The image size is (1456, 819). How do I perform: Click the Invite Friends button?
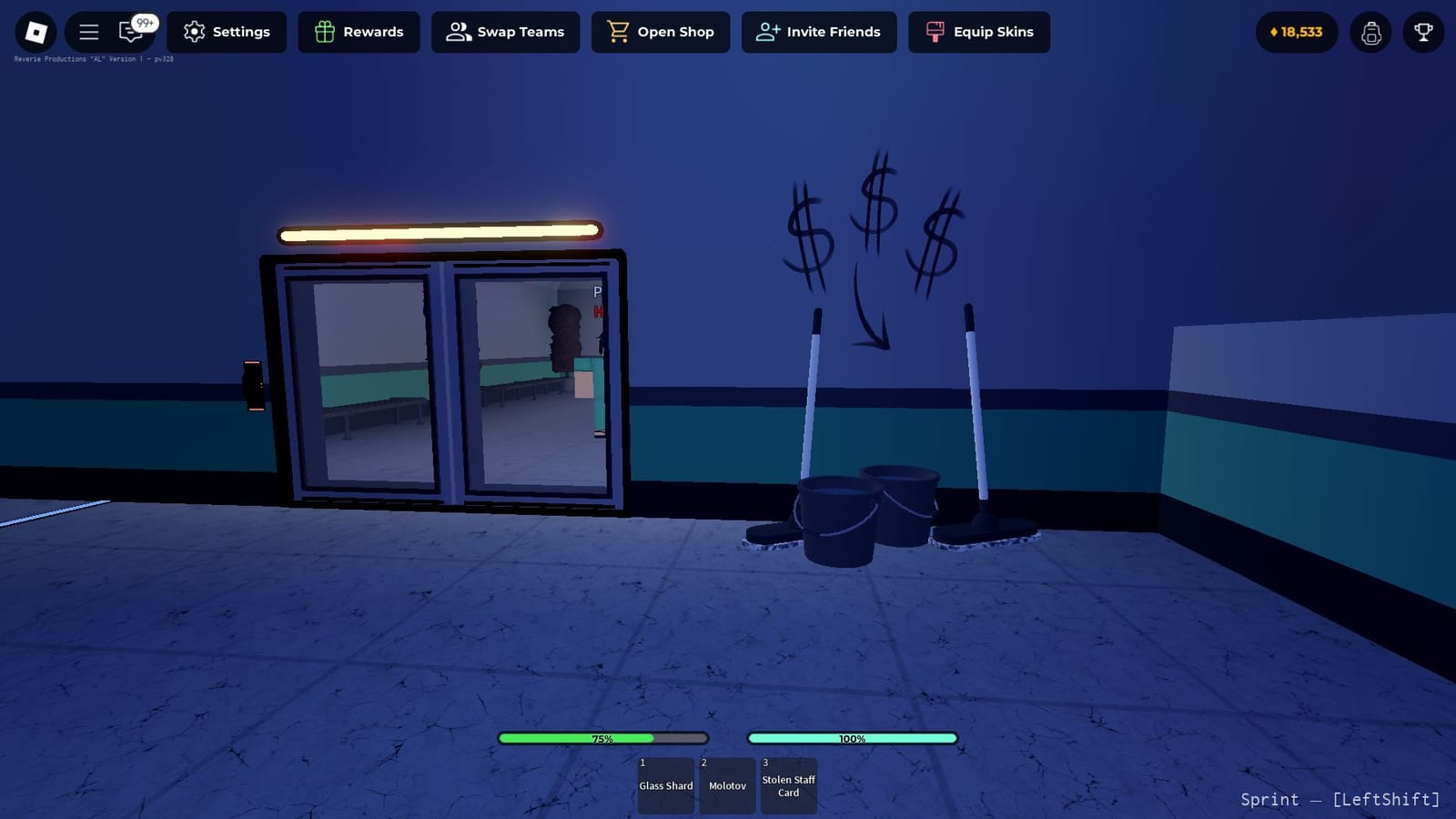819,32
